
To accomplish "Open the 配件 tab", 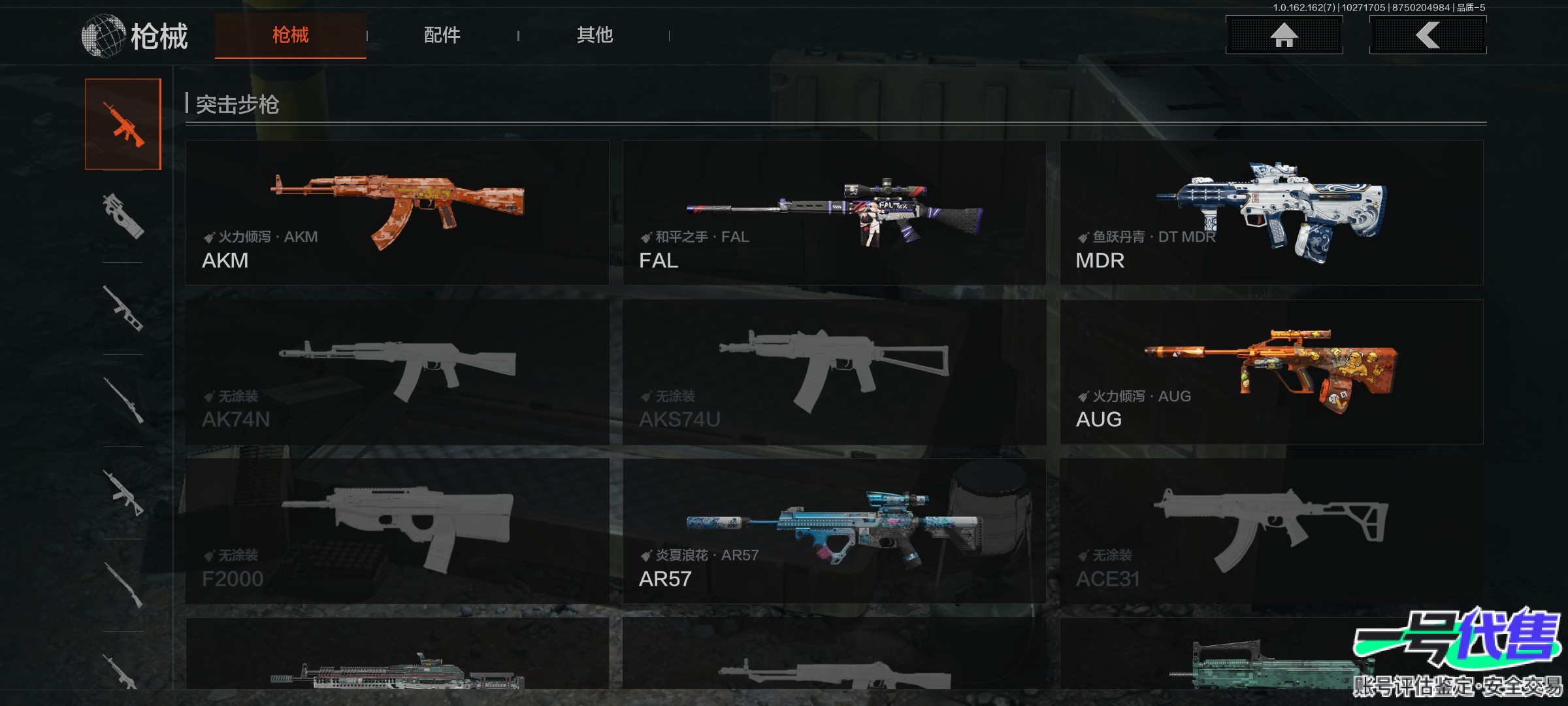I will click(442, 35).
